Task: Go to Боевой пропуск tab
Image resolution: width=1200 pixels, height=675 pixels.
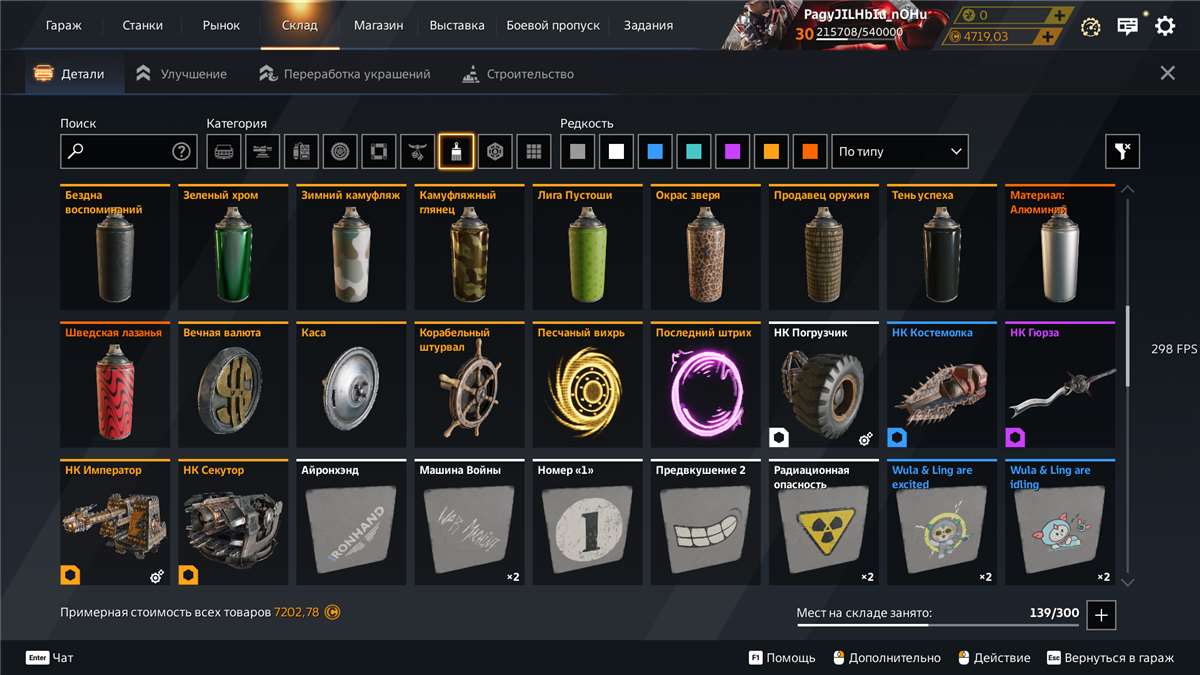Action: tap(553, 25)
